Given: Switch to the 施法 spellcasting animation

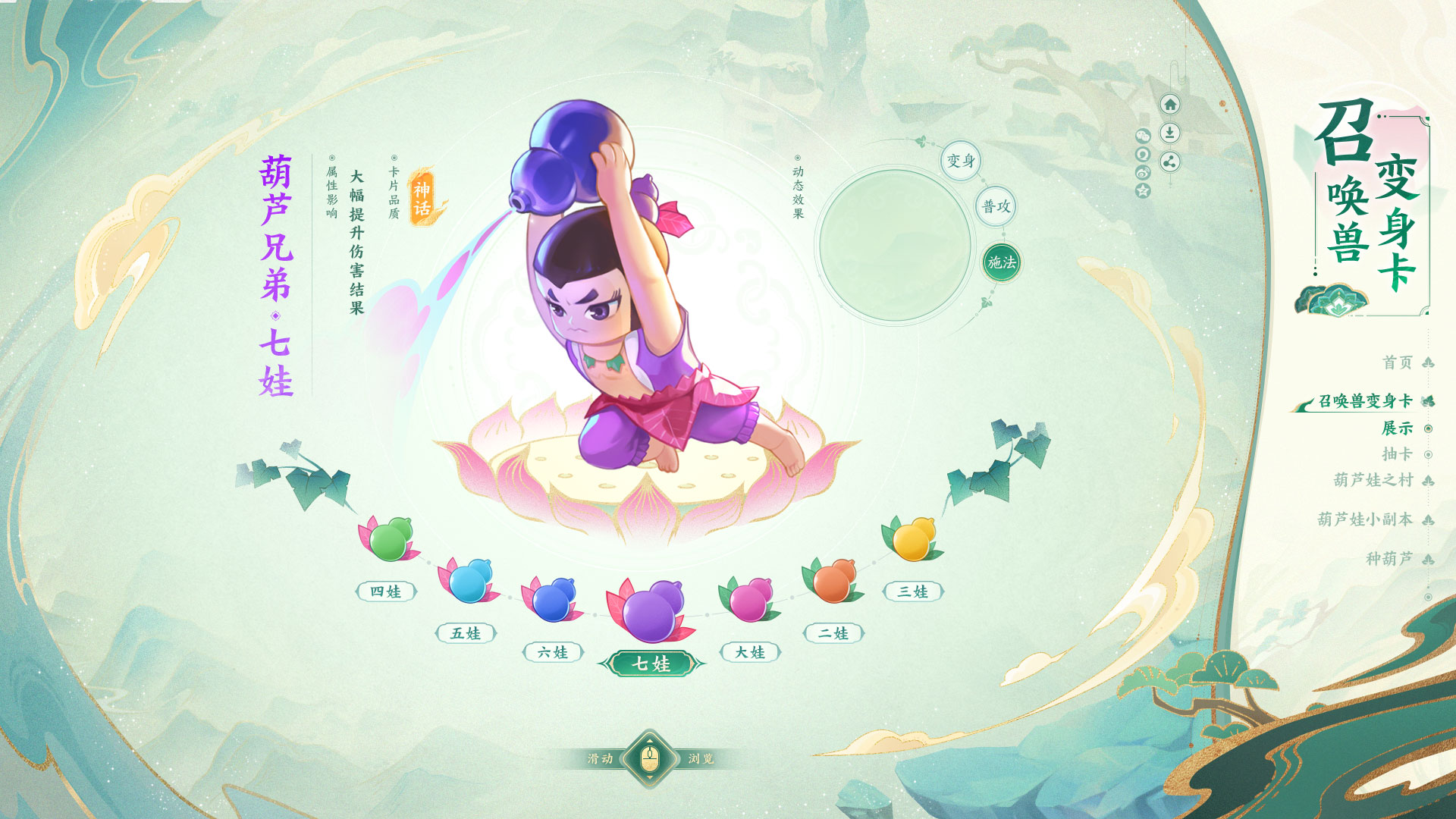Looking at the screenshot, I should [x=1001, y=262].
